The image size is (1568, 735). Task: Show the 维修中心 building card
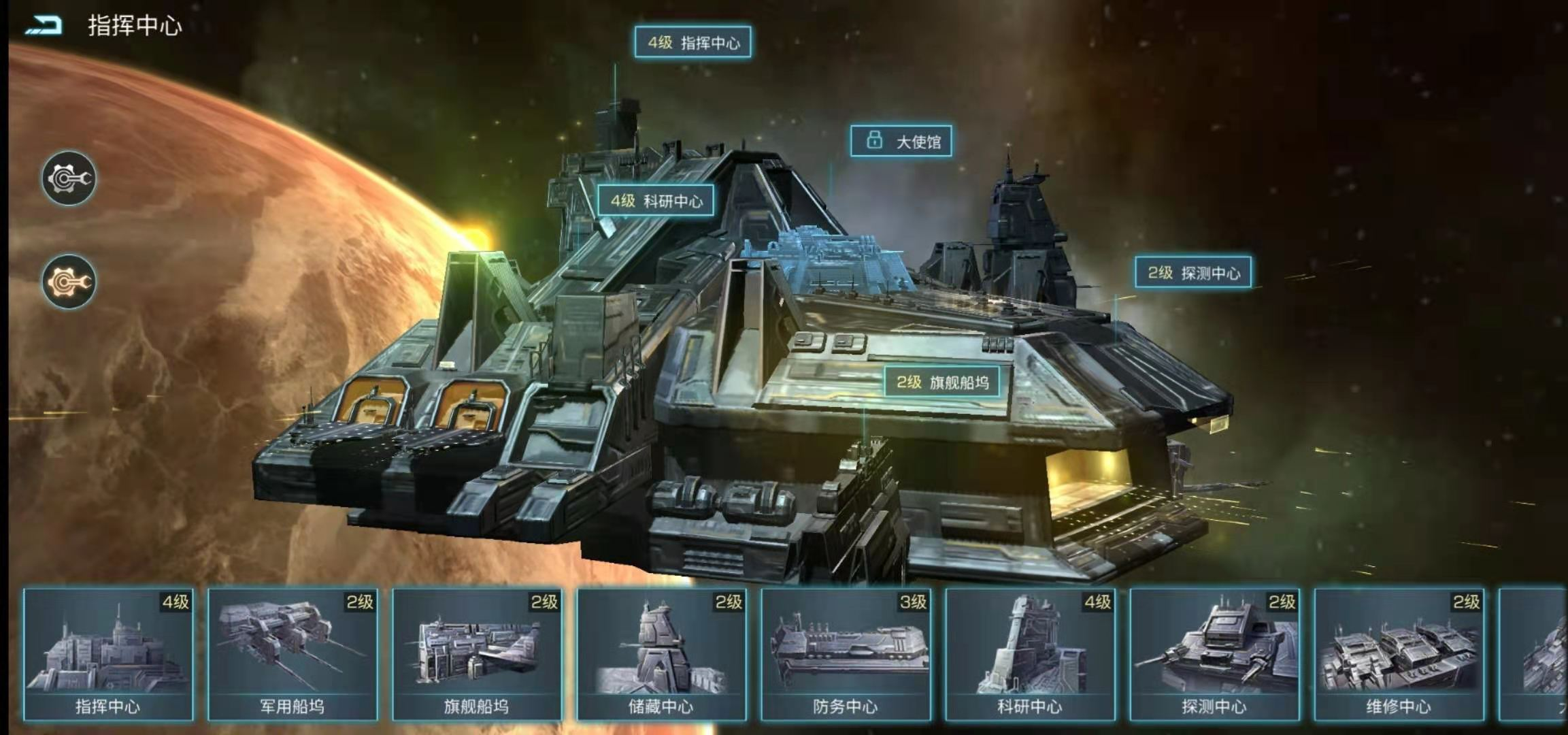click(1399, 654)
